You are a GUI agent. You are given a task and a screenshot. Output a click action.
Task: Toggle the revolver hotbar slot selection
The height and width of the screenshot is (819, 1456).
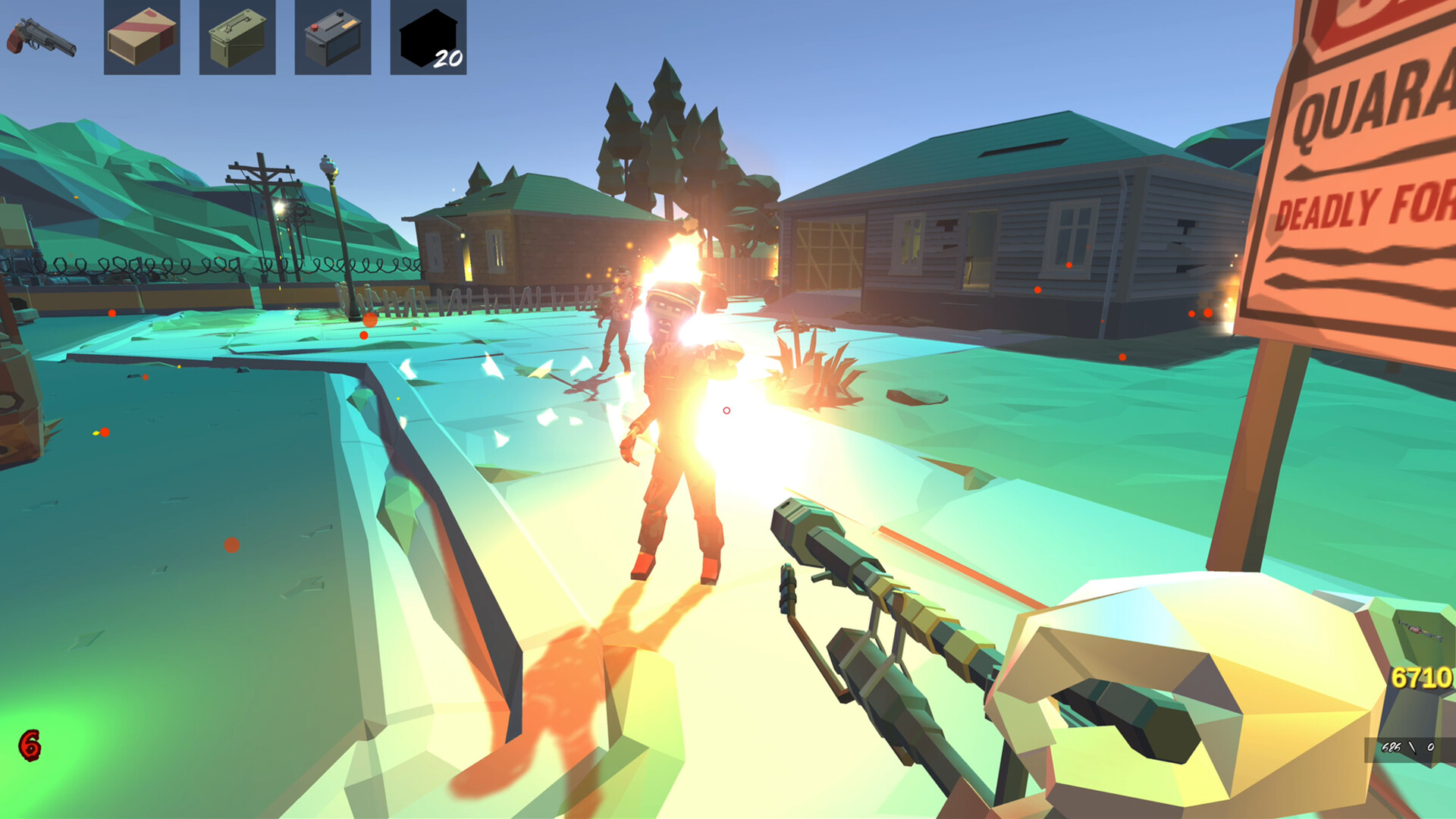(42, 38)
